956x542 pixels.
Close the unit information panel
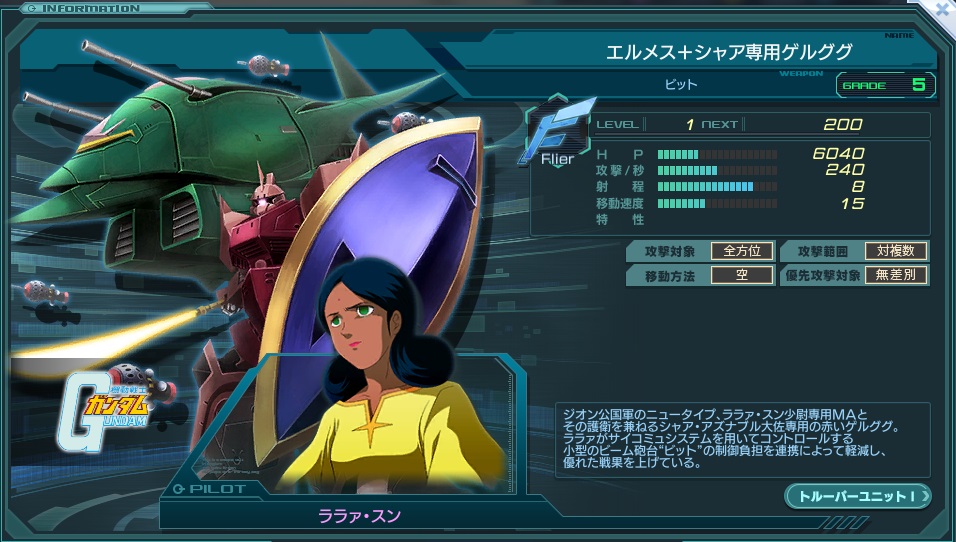click(x=941, y=8)
